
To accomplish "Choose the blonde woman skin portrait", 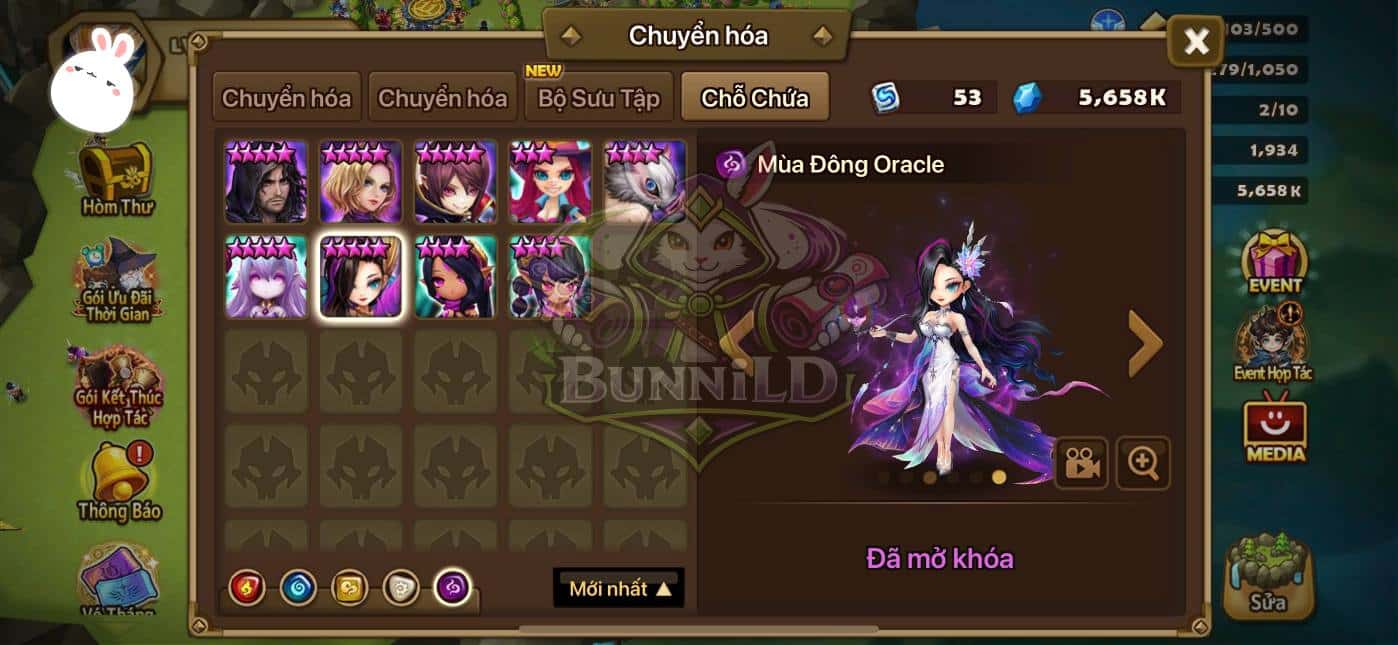I will [x=361, y=182].
